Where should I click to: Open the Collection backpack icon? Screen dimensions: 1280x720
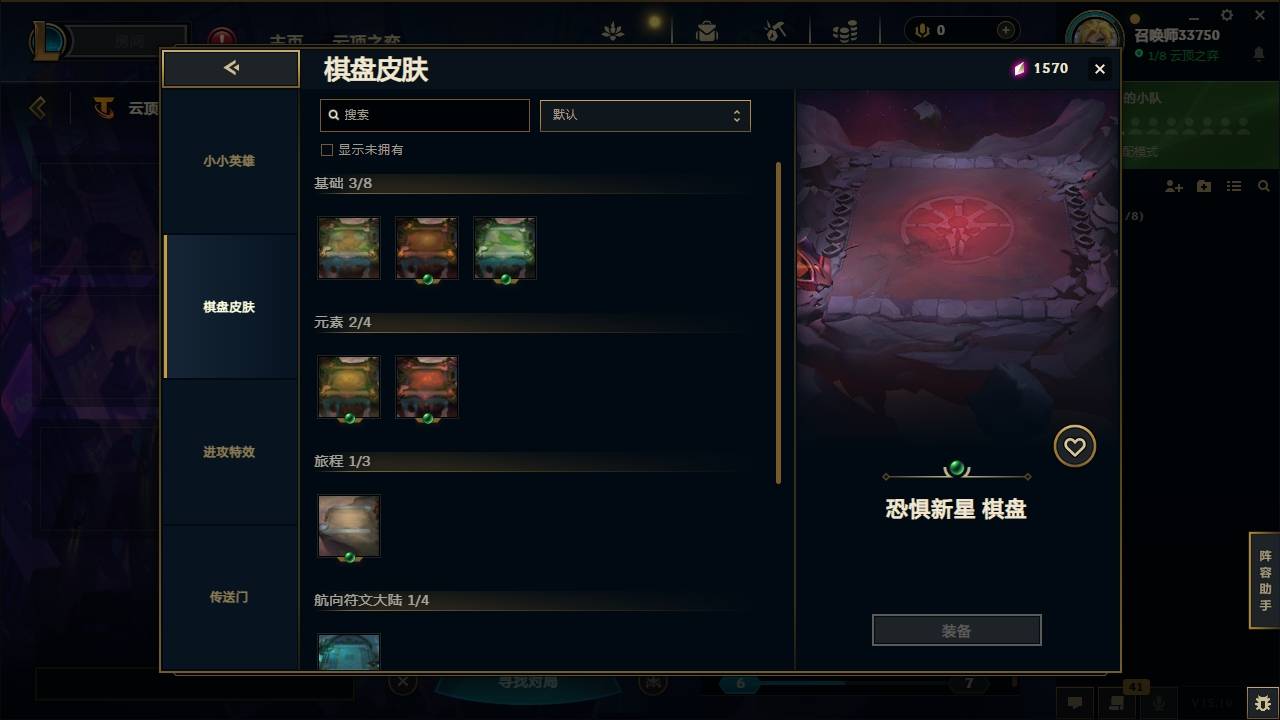point(707,30)
